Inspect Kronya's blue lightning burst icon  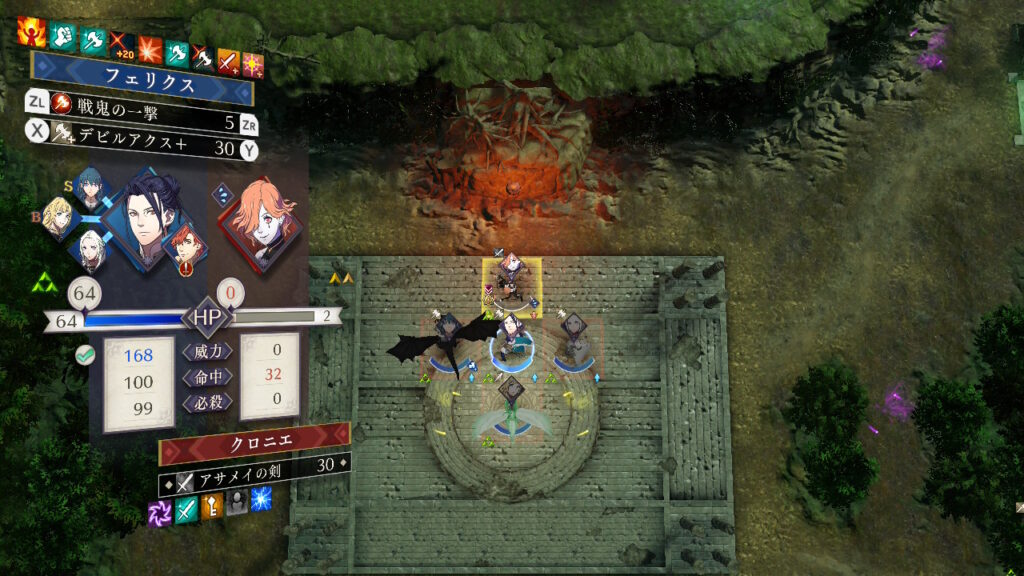262,499
